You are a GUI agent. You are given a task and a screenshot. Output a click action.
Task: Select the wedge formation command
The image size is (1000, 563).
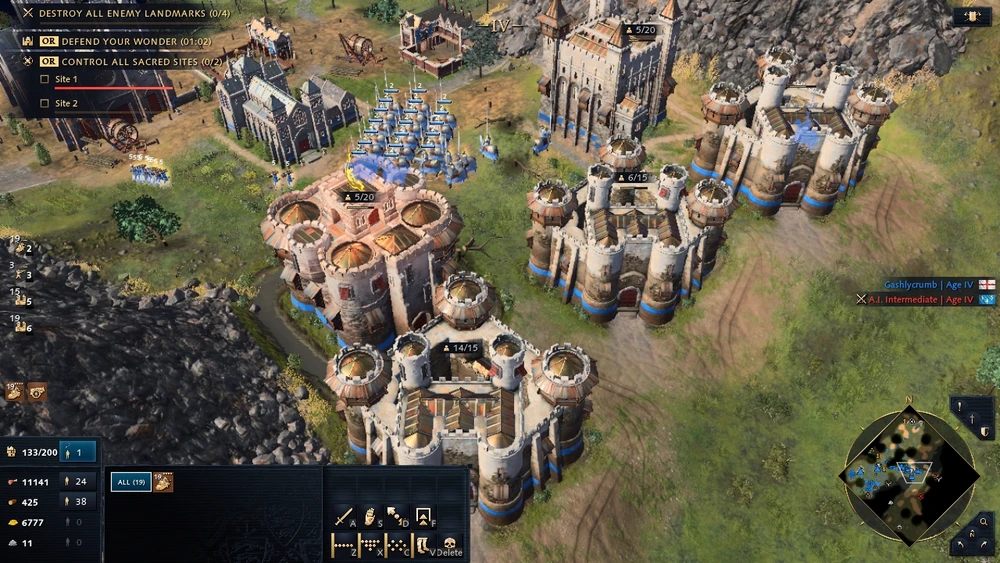click(371, 546)
